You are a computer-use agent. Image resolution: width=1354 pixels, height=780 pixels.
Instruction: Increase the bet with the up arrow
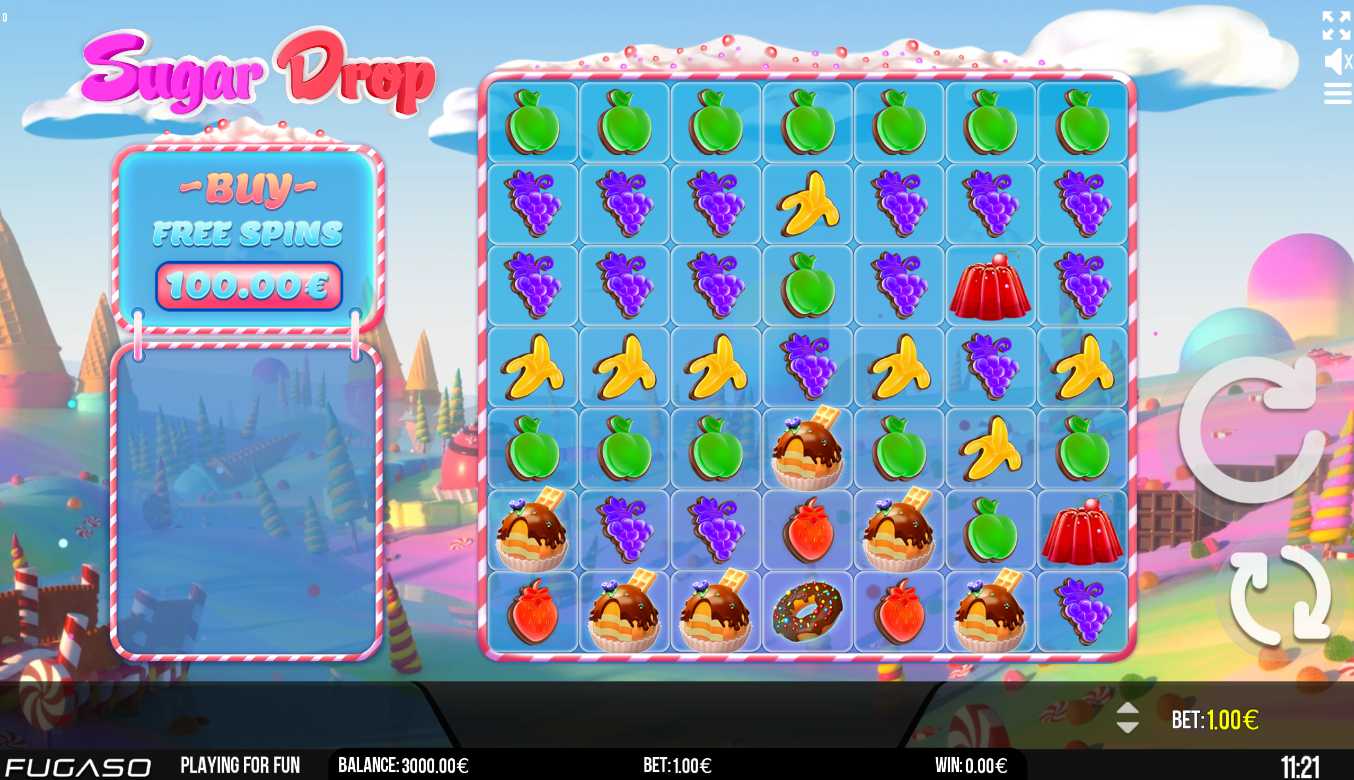(1127, 708)
